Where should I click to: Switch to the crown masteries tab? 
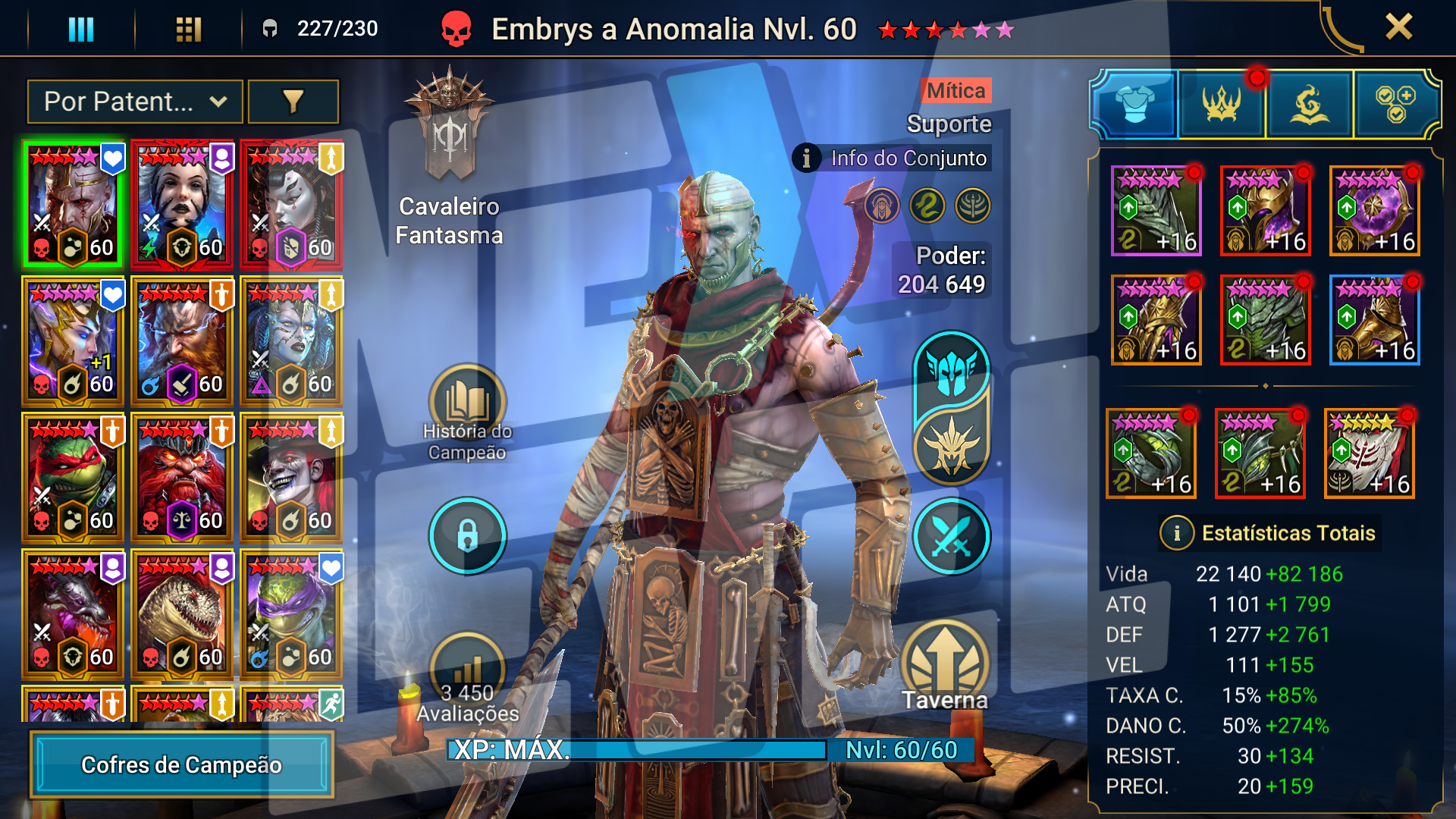[1221, 104]
